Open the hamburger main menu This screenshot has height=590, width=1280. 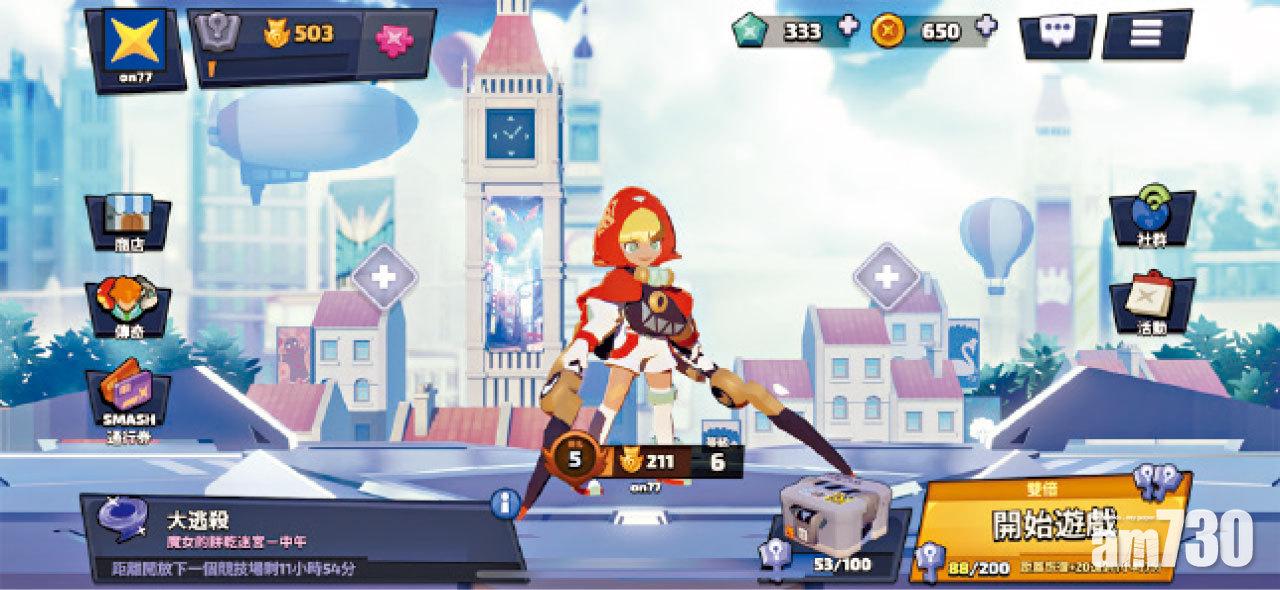(x=1145, y=33)
